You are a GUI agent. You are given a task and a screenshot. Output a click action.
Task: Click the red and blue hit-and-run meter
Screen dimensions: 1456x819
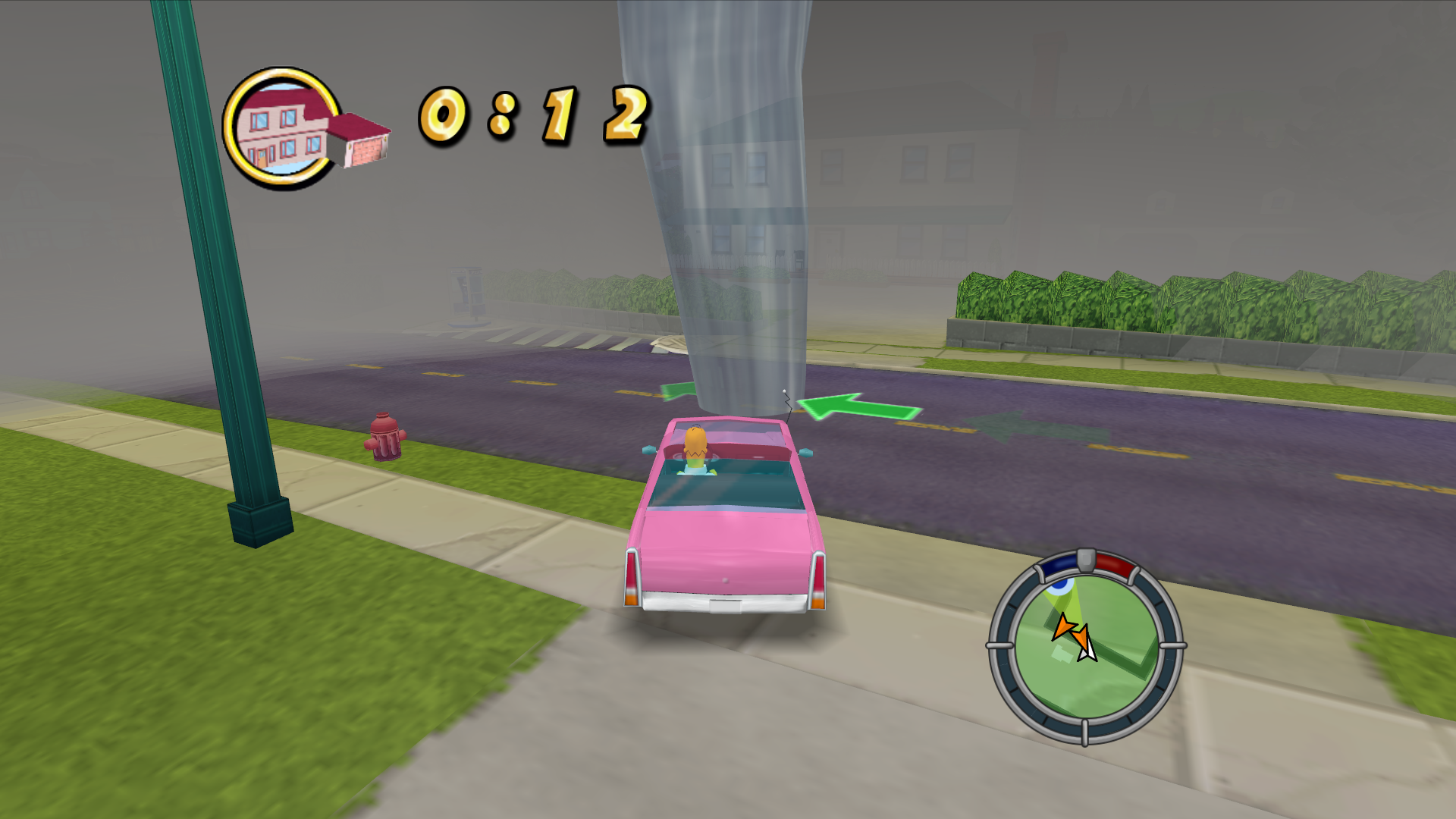1086,563
